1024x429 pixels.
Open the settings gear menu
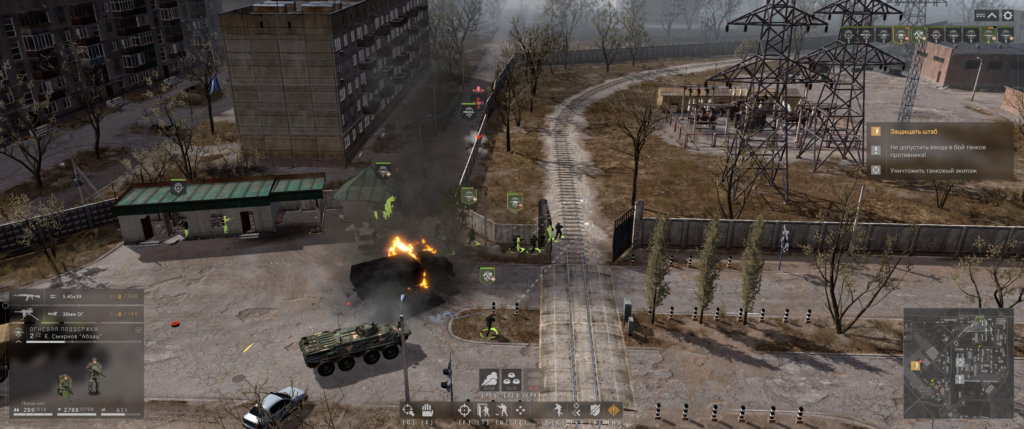coord(1008,15)
